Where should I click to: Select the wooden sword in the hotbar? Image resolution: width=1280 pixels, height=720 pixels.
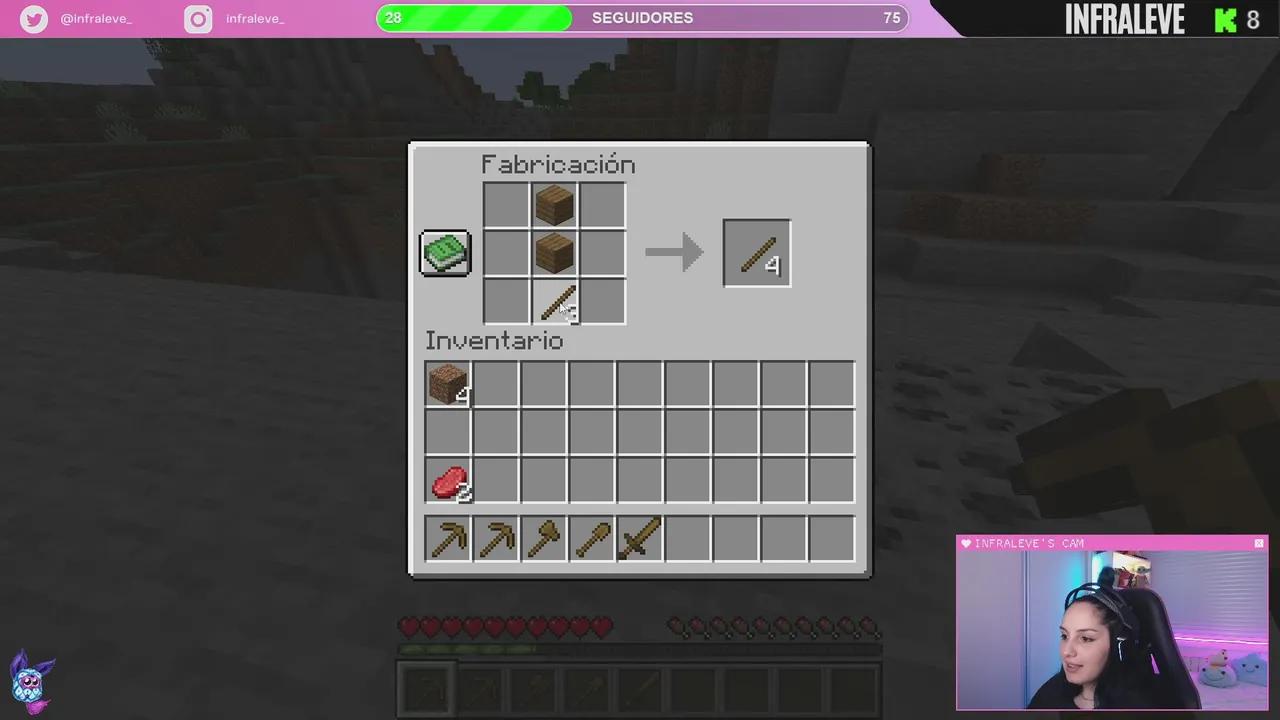pos(639,540)
